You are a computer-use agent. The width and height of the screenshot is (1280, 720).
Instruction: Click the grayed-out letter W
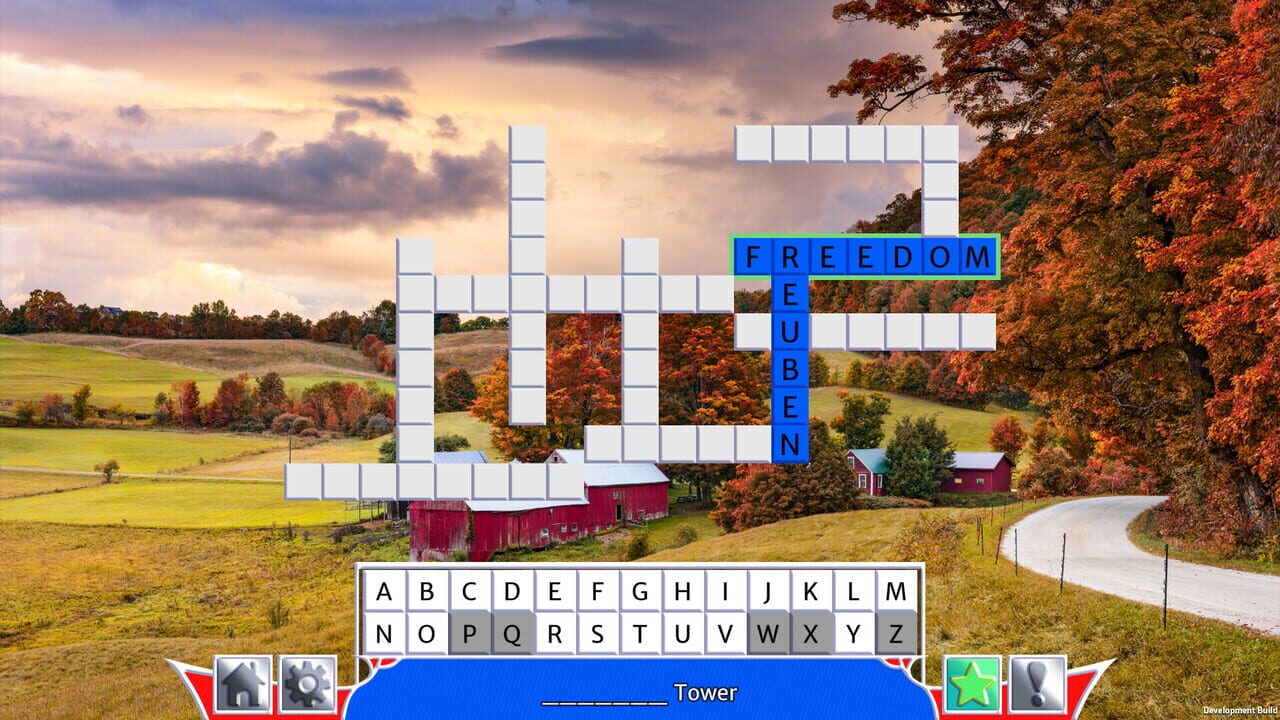769,633
